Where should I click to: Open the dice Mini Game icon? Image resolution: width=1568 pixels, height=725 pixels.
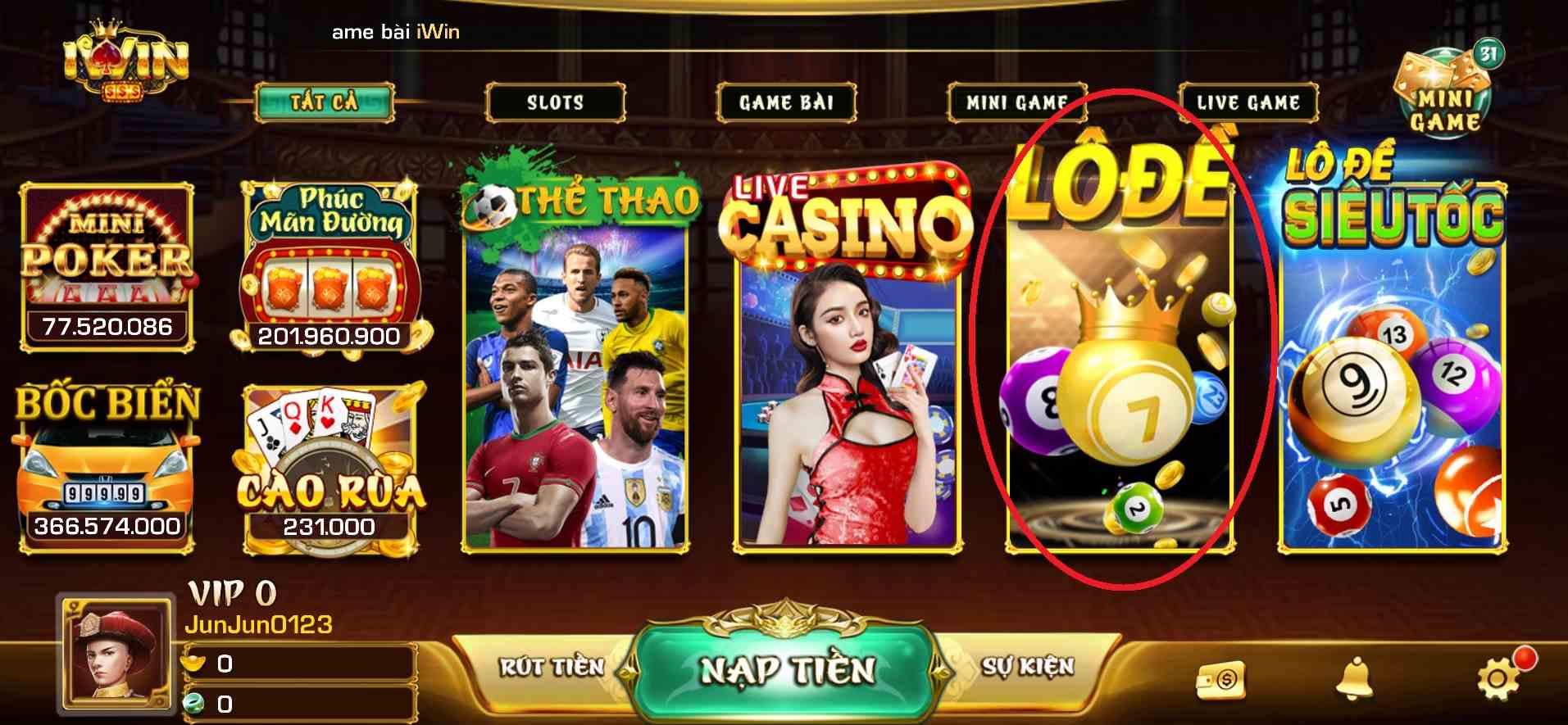(1444, 94)
